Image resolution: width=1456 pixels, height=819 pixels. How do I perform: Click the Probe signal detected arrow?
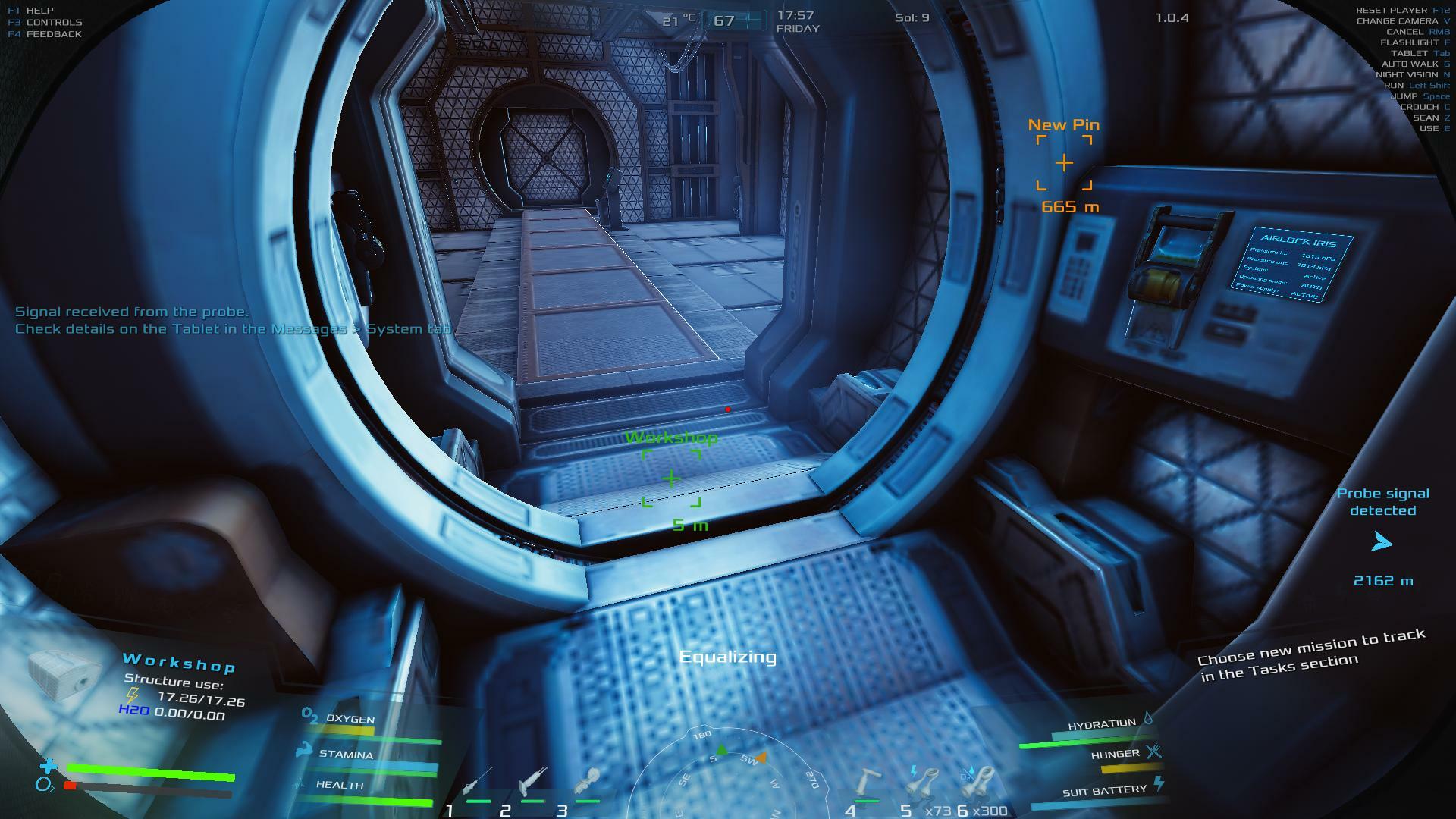tap(1382, 541)
